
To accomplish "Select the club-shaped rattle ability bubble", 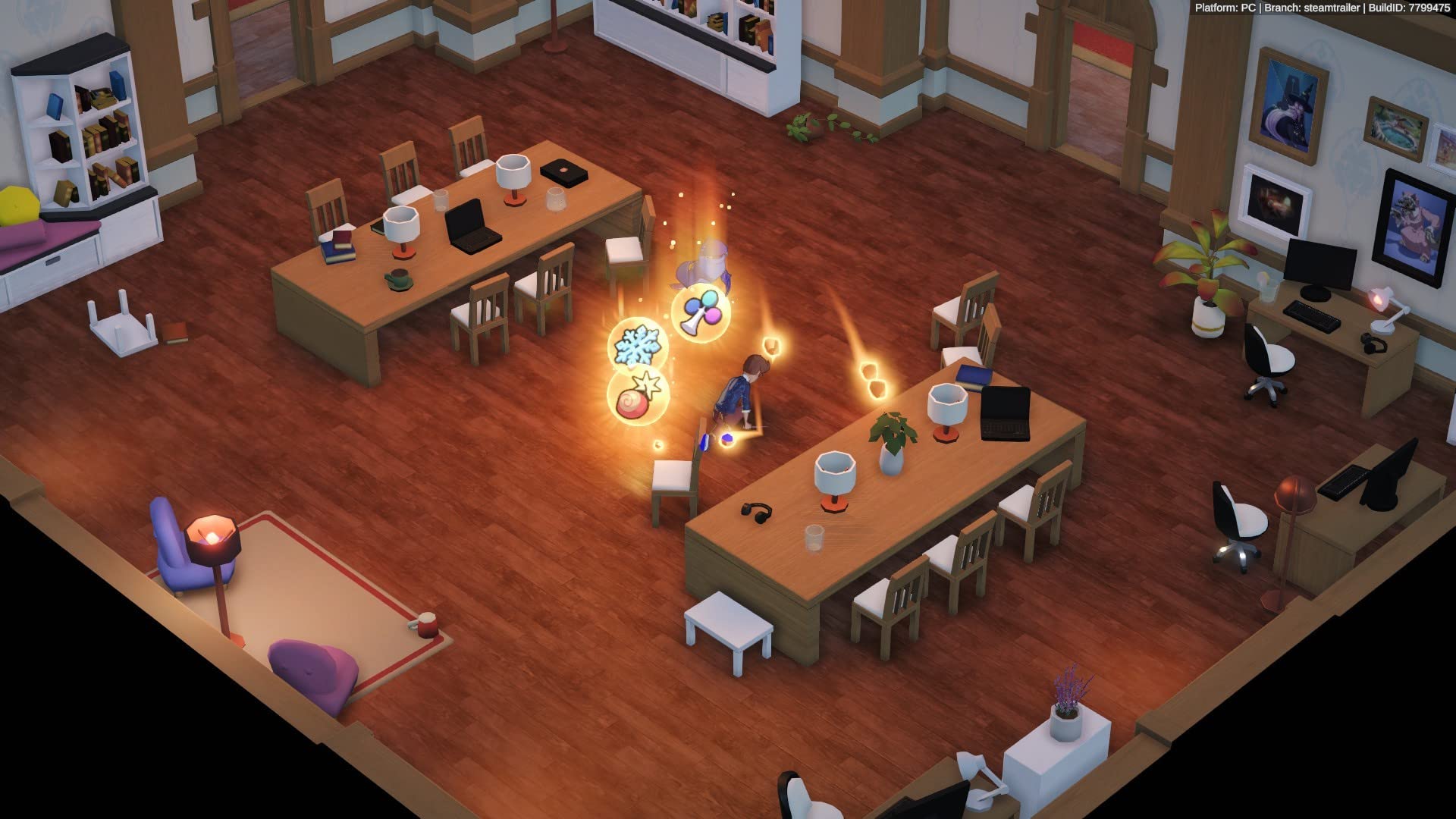I will [701, 312].
